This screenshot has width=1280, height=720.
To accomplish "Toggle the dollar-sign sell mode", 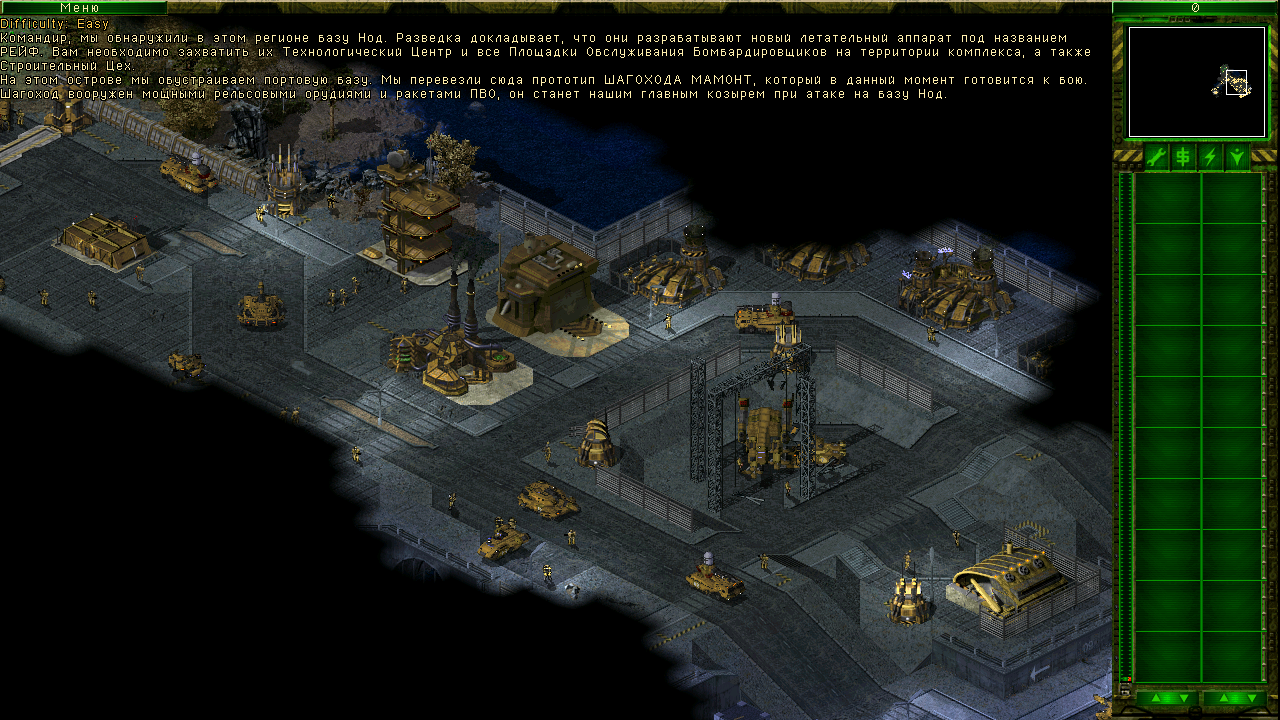I will (1183, 157).
